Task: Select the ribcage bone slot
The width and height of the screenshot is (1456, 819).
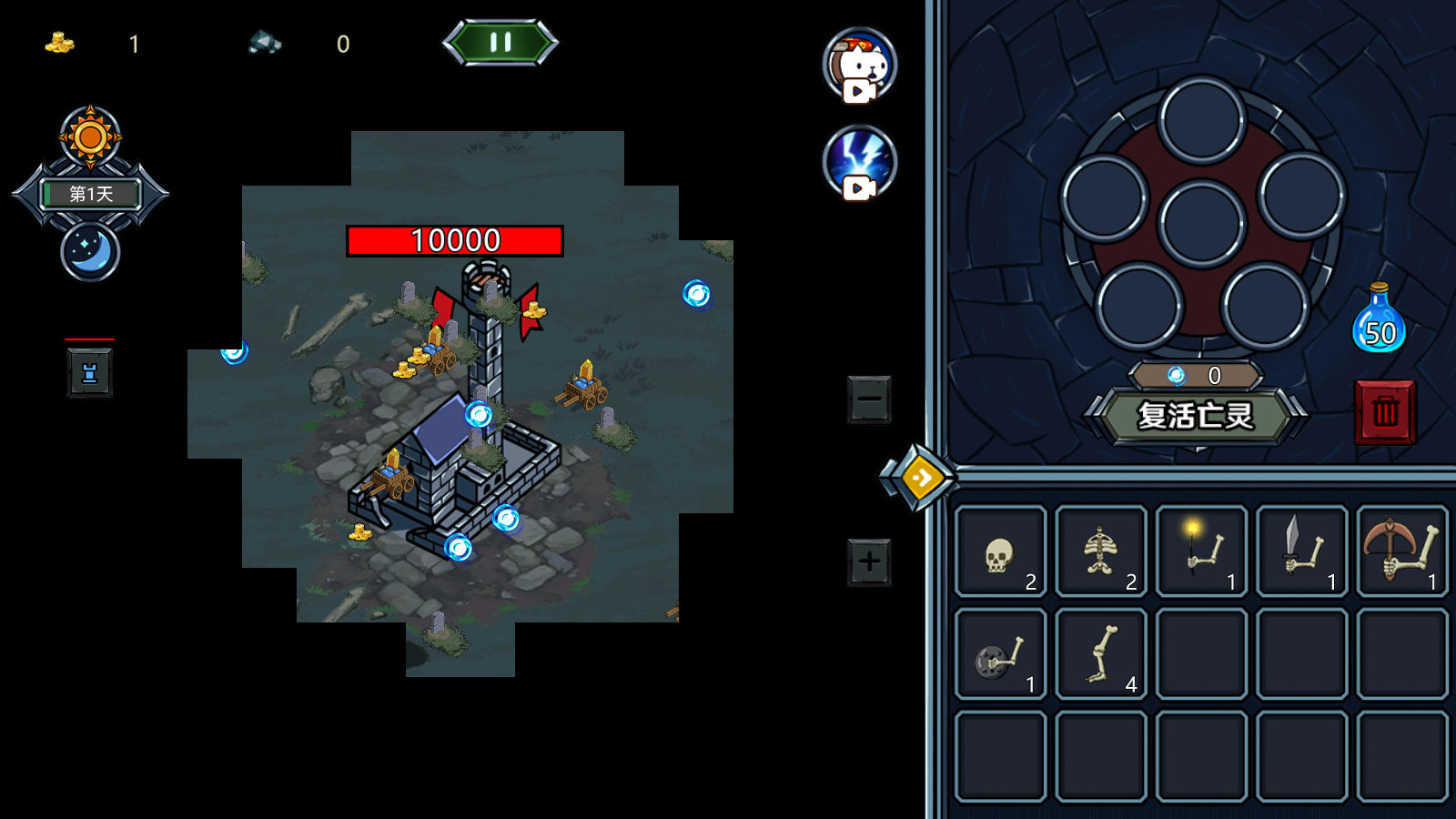Action: point(1101,552)
